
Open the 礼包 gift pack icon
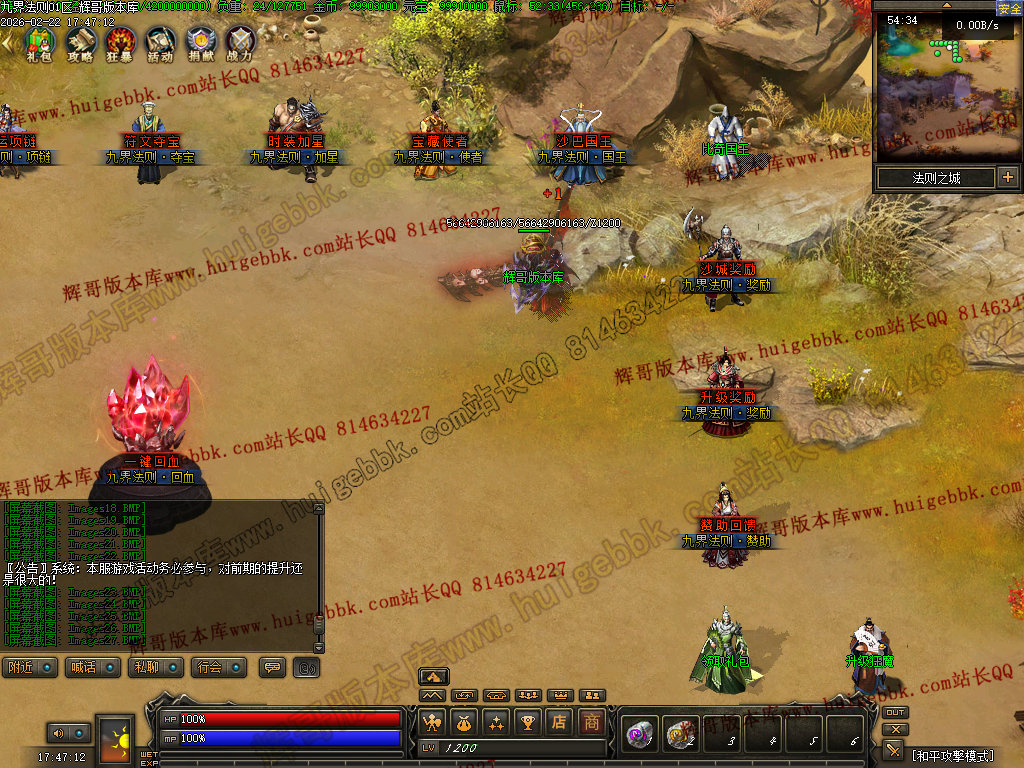pyautogui.click(x=38, y=42)
